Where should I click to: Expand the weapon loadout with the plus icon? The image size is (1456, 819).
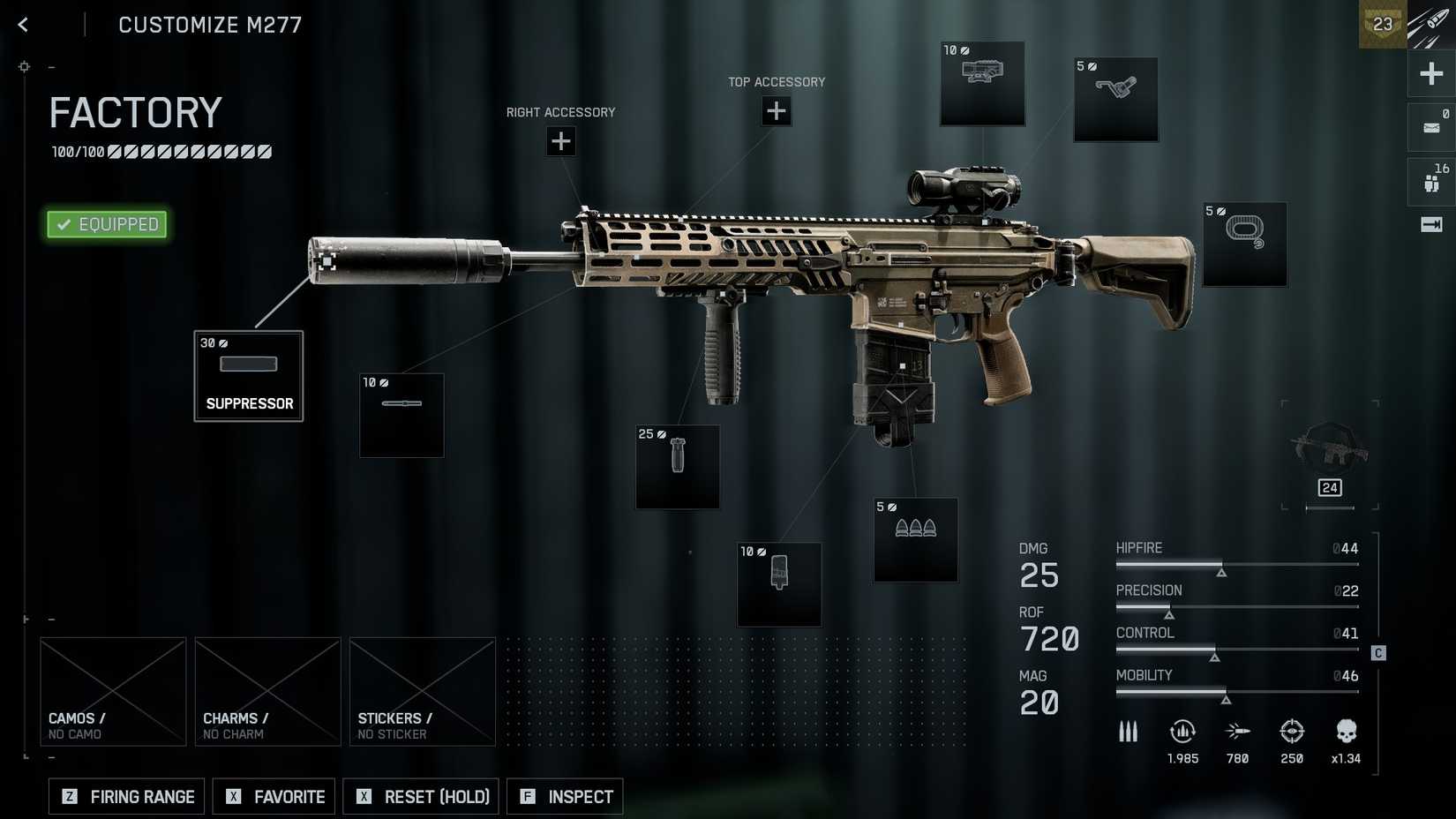tap(1431, 74)
